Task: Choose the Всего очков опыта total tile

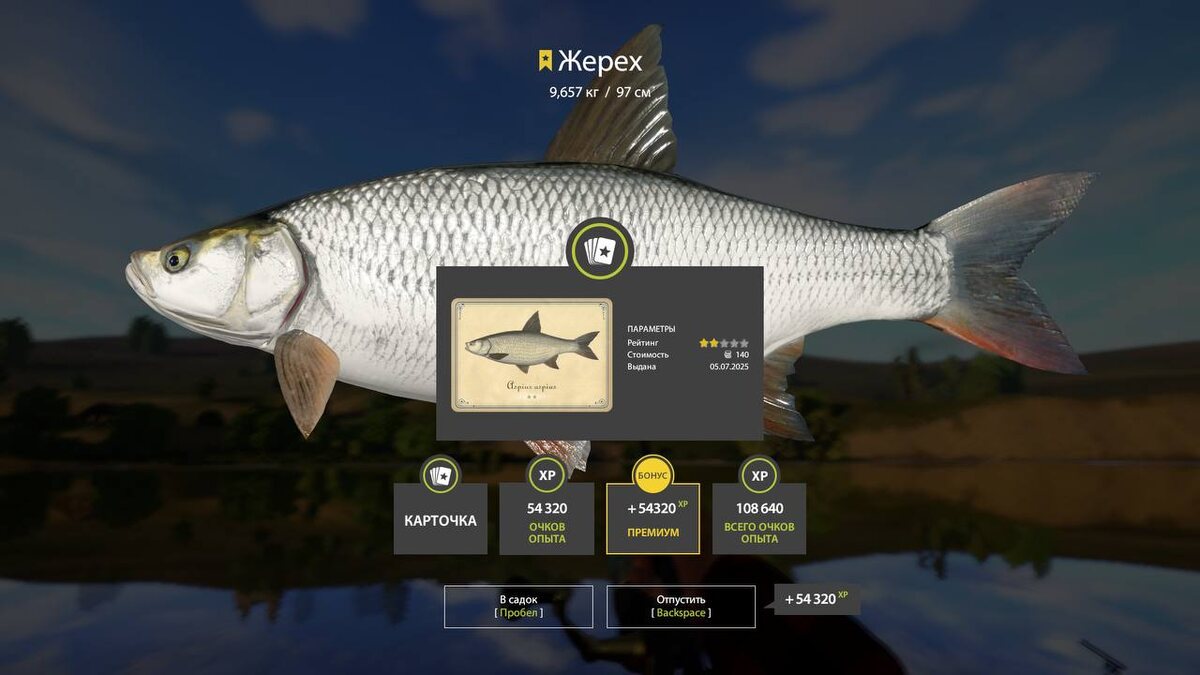Action: pyautogui.click(x=759, y=519)
